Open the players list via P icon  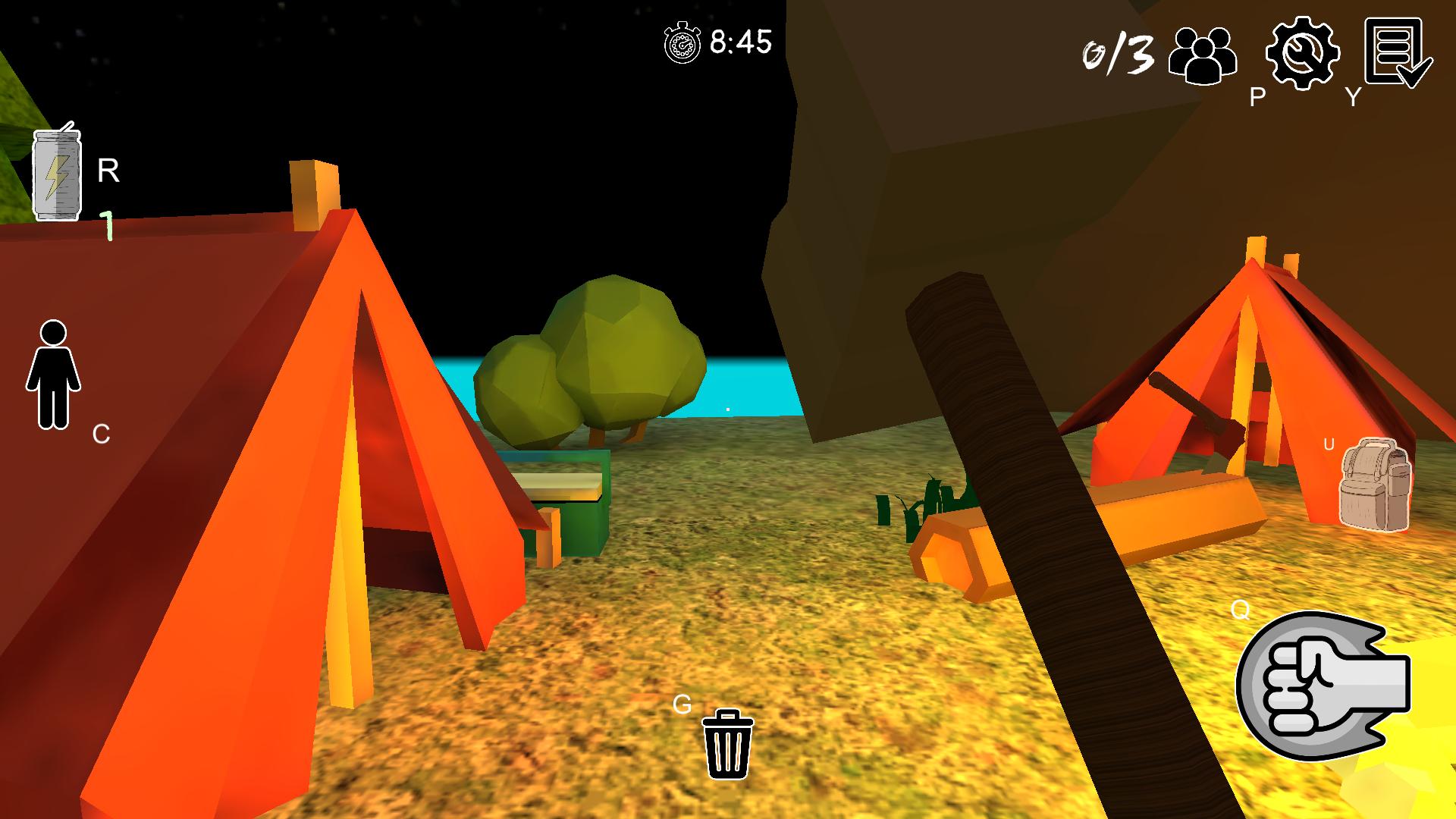point(1203,53)
